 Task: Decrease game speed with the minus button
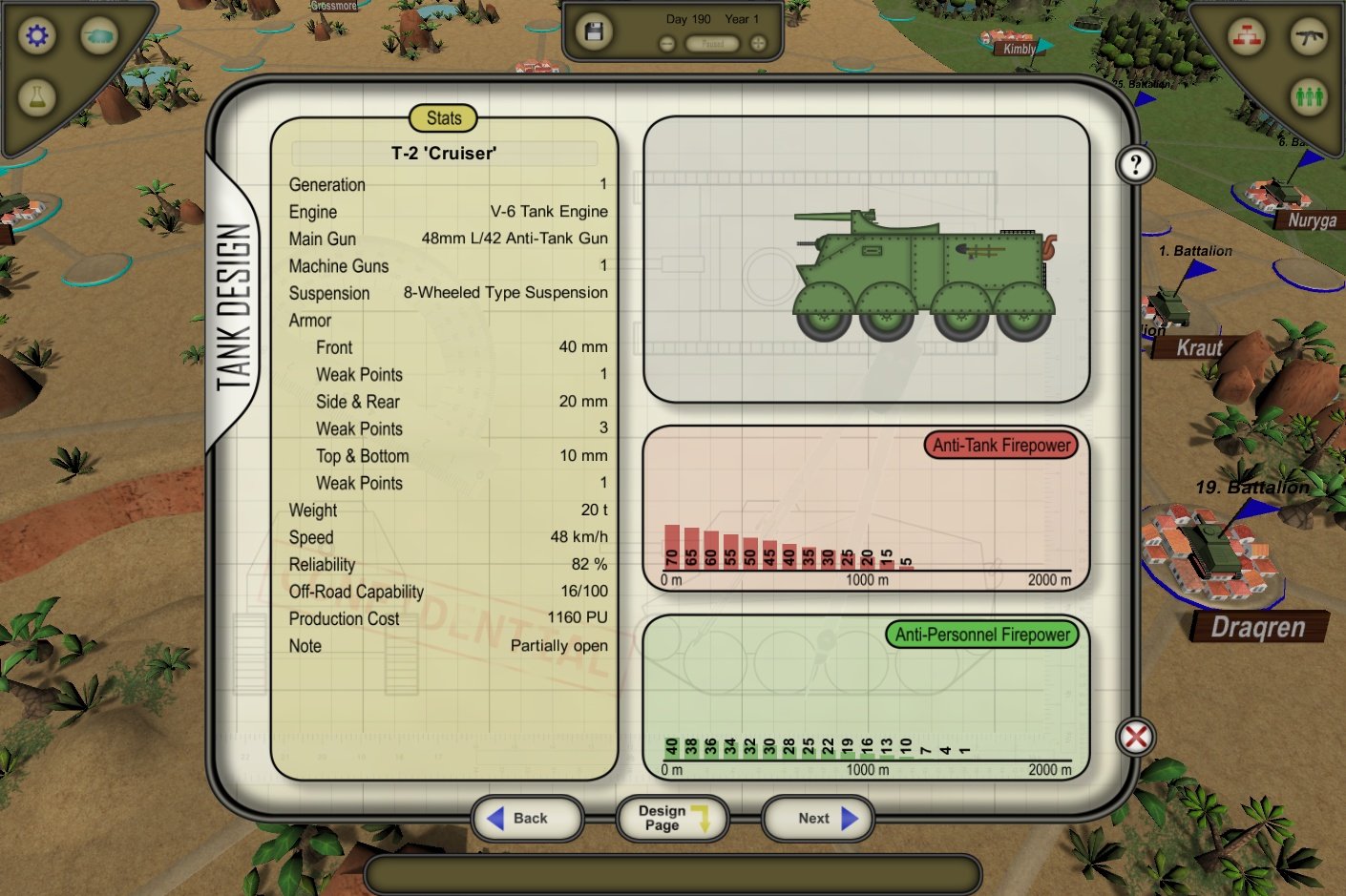pos(665,42)
